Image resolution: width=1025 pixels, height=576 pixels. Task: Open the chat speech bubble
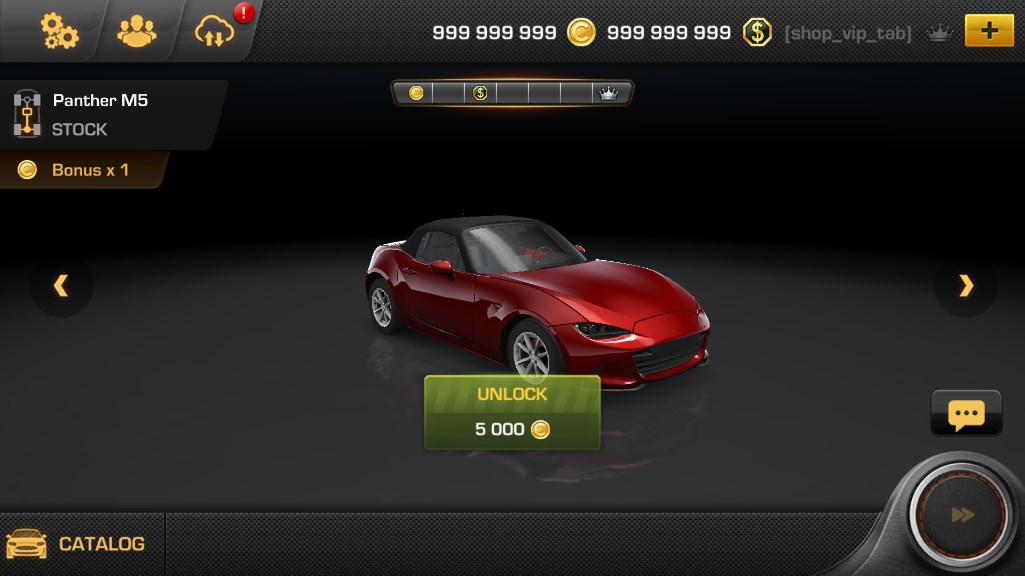click(x=966, y=413)
